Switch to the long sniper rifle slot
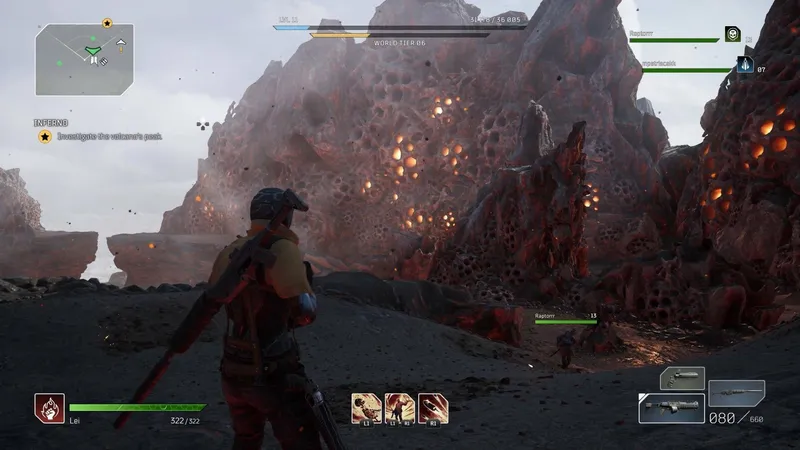 [736, 391]
